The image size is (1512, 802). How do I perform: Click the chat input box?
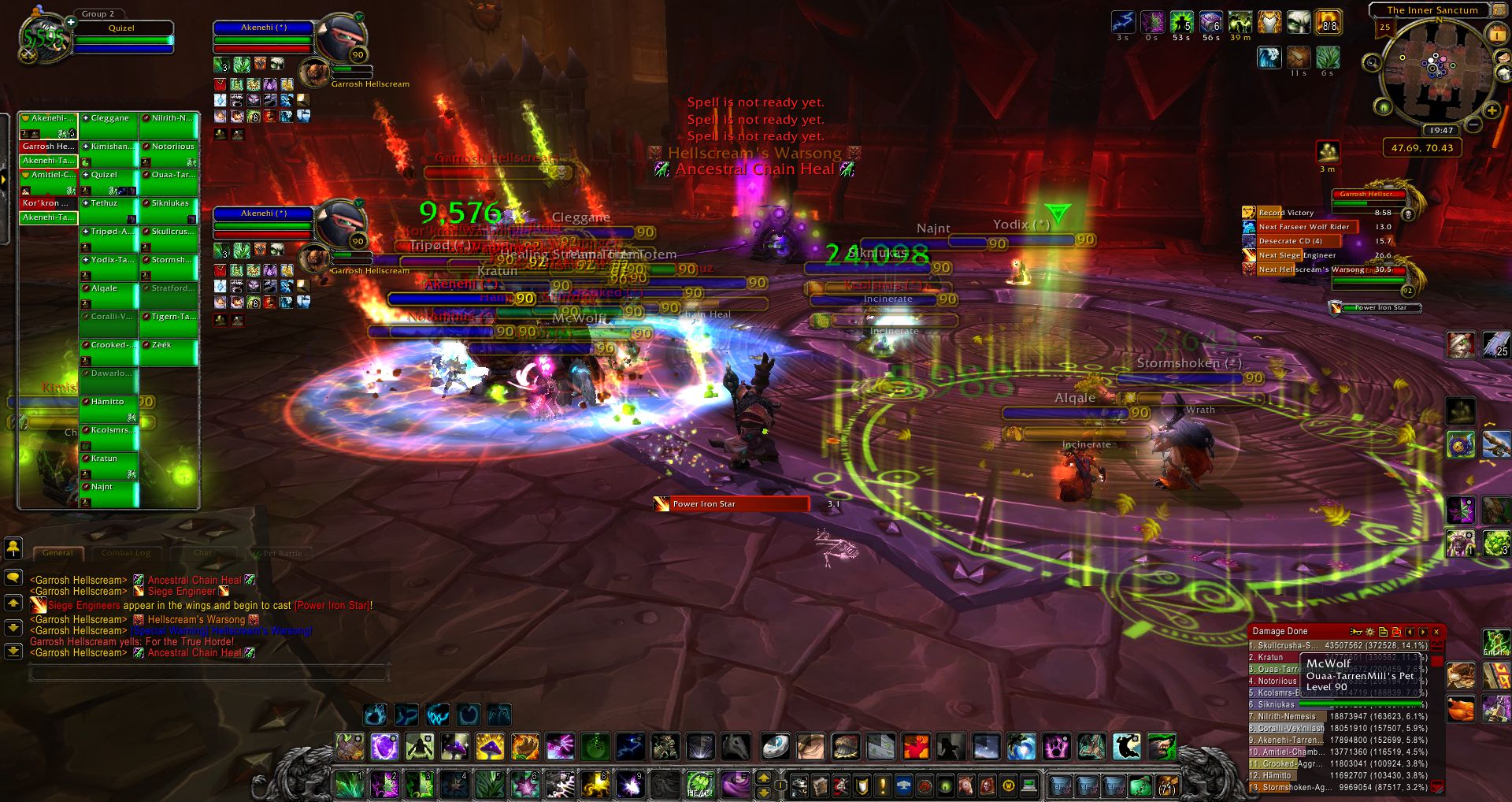point(209,672)
